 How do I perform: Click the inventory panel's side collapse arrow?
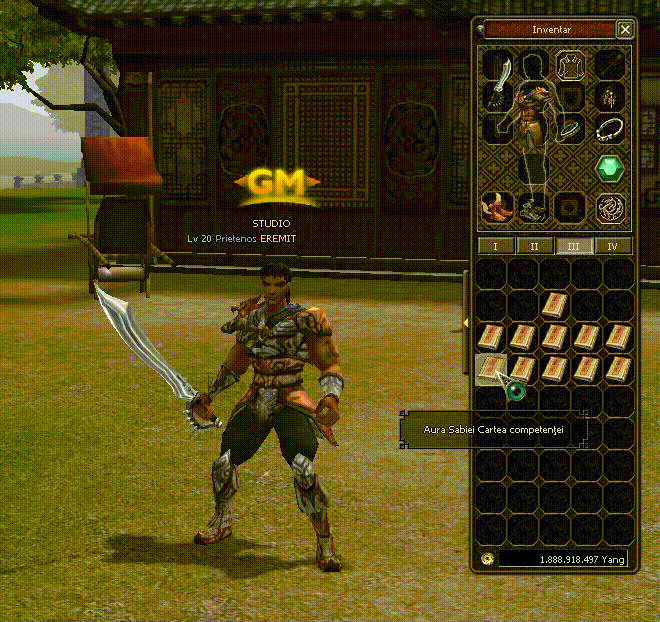point(466,320)
